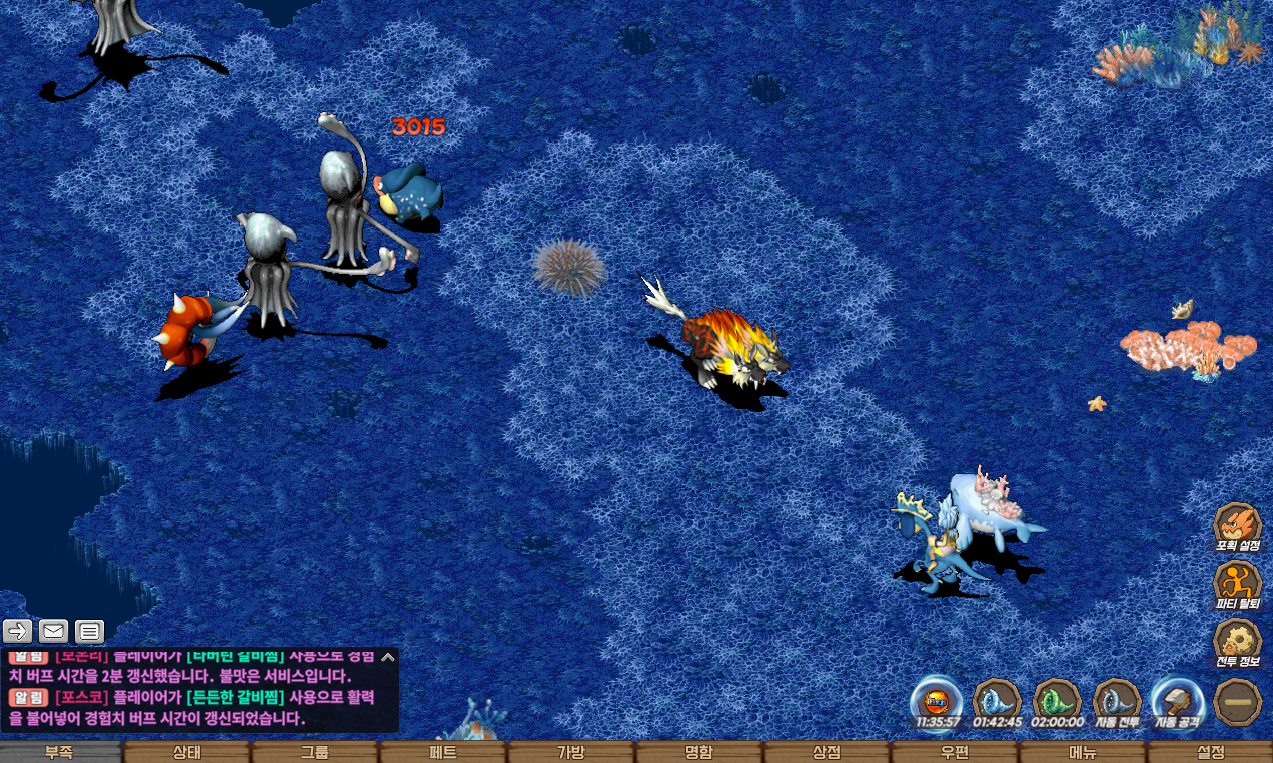Click the 파티 탈퇴 leave party button

pos(1237,583)
